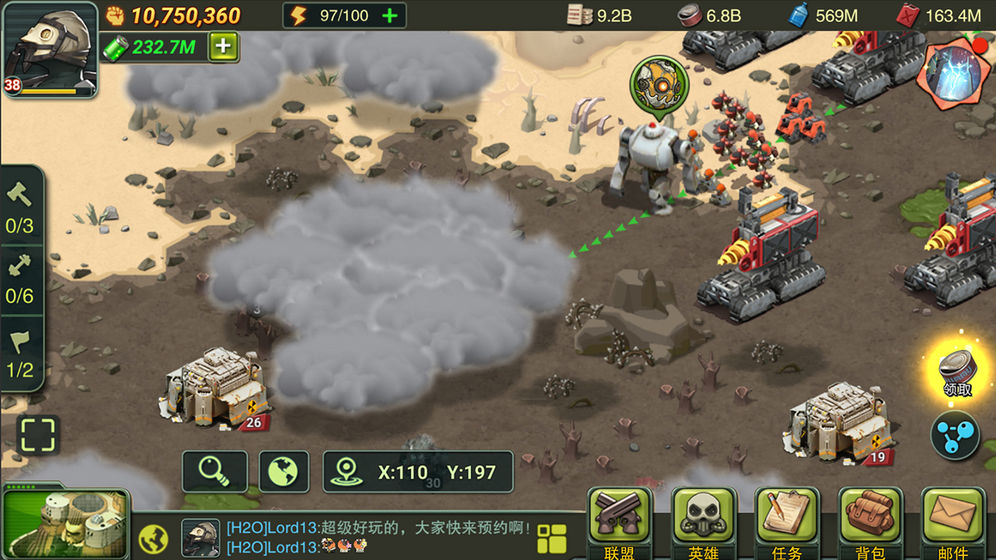Screen dimensions: 996x560
Task: Open the magnifier search tool
Action: (214, 471)
